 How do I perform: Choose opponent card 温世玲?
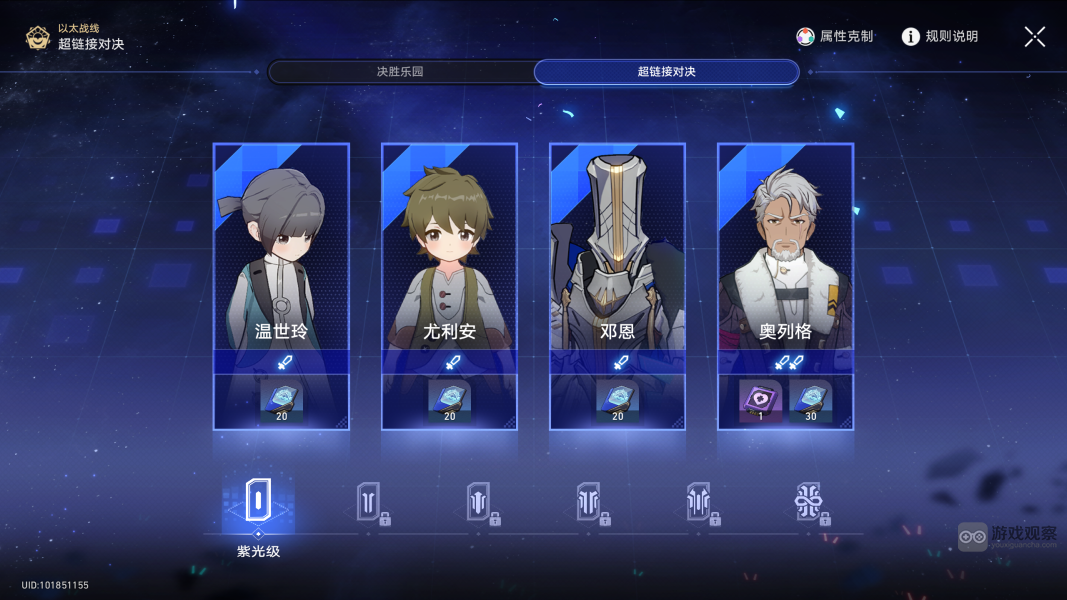[281, 260]
